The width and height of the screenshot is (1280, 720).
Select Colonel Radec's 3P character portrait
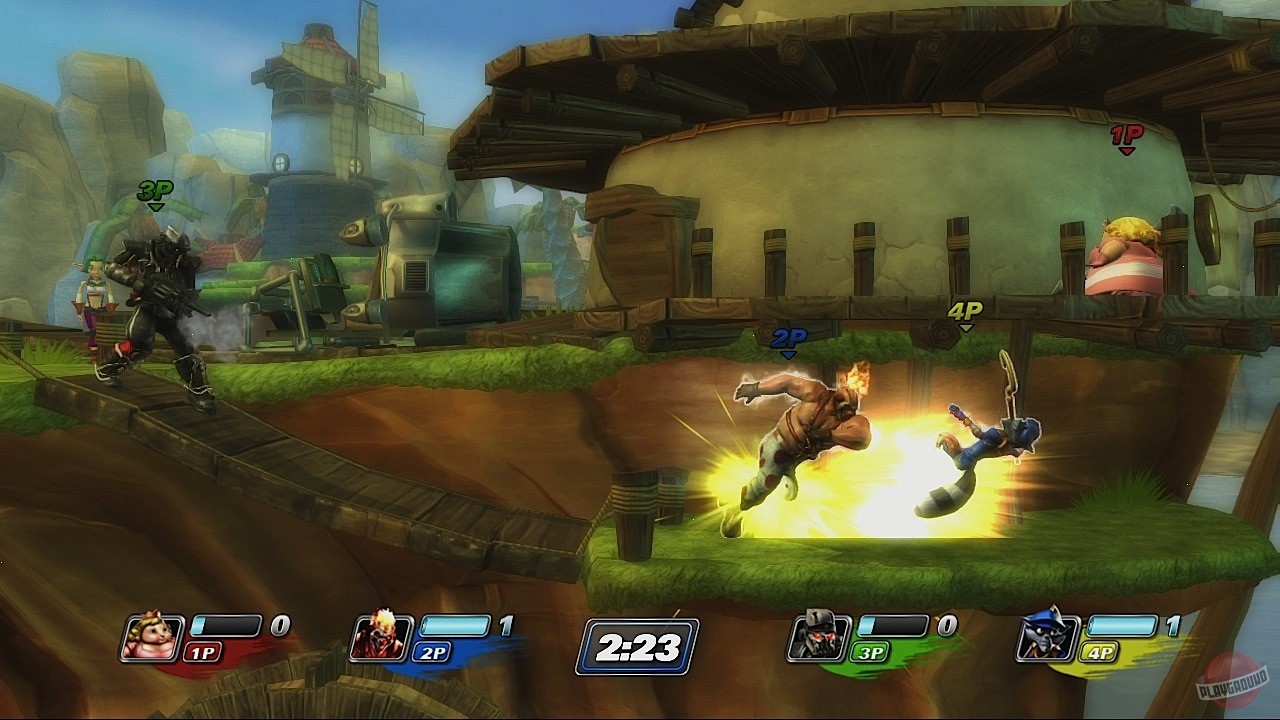tap(818, 634)
